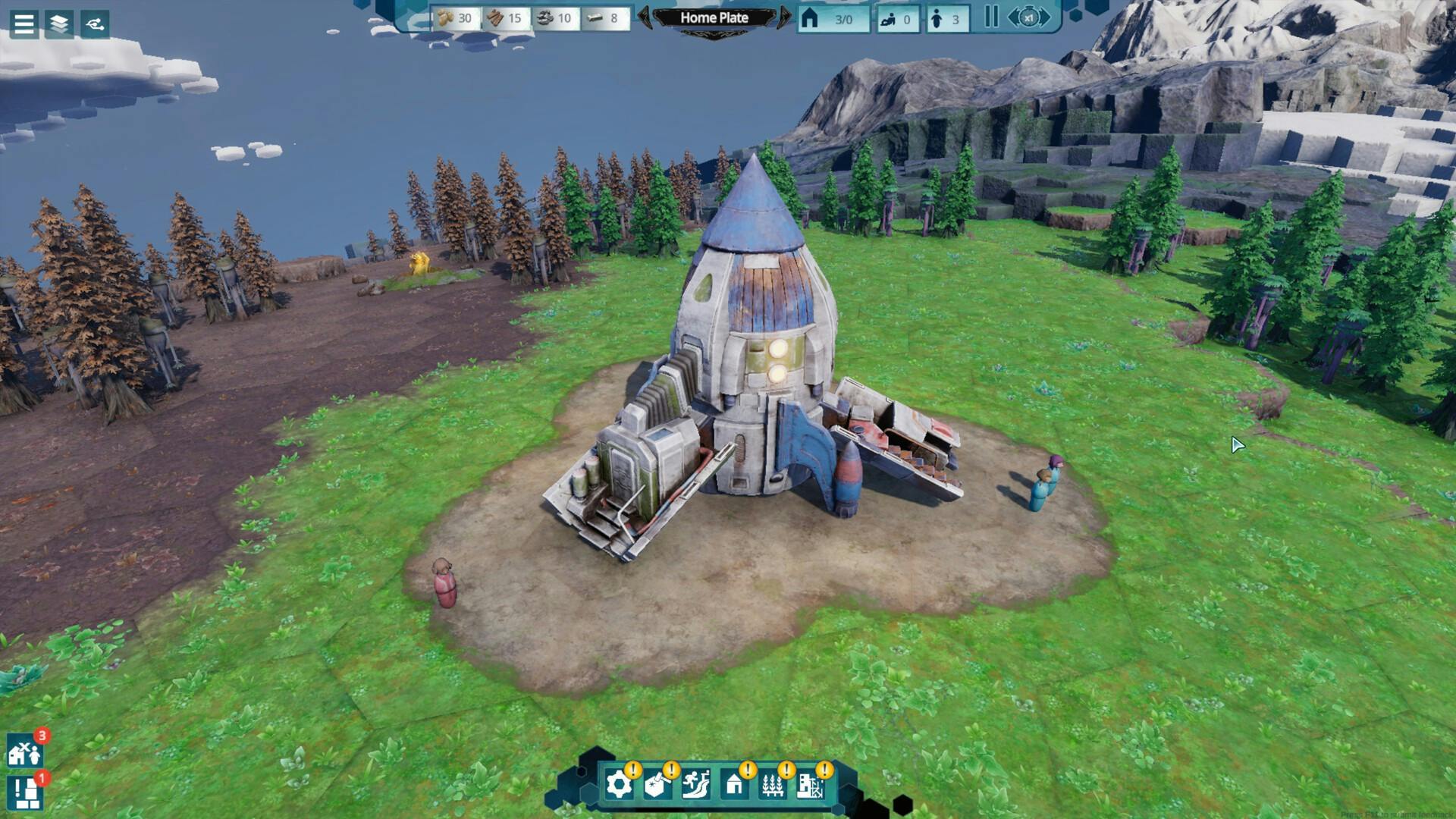The width and height of the screenshot is (1456, 819).
Task: Select the building demolition tool icon
Action: pyautogui.click(x=810, y=785)
